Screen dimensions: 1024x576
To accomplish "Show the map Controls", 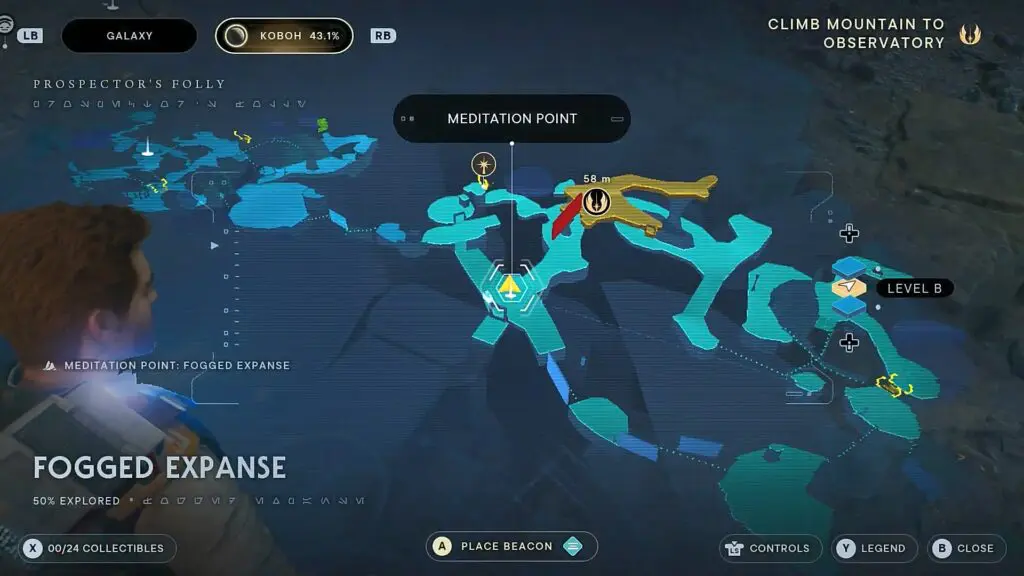I will coord(768,548).
